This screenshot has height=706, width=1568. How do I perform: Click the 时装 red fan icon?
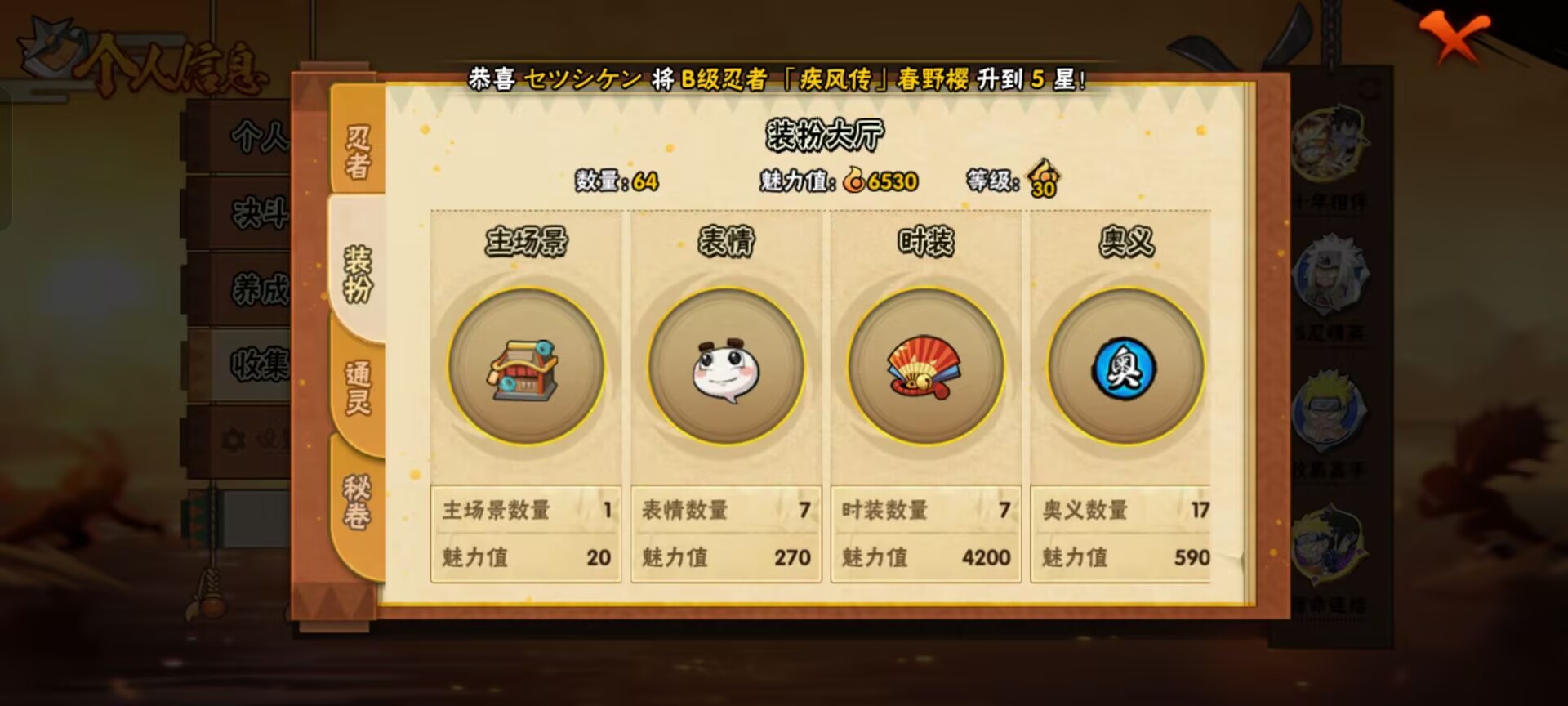[x=924, y=369]
